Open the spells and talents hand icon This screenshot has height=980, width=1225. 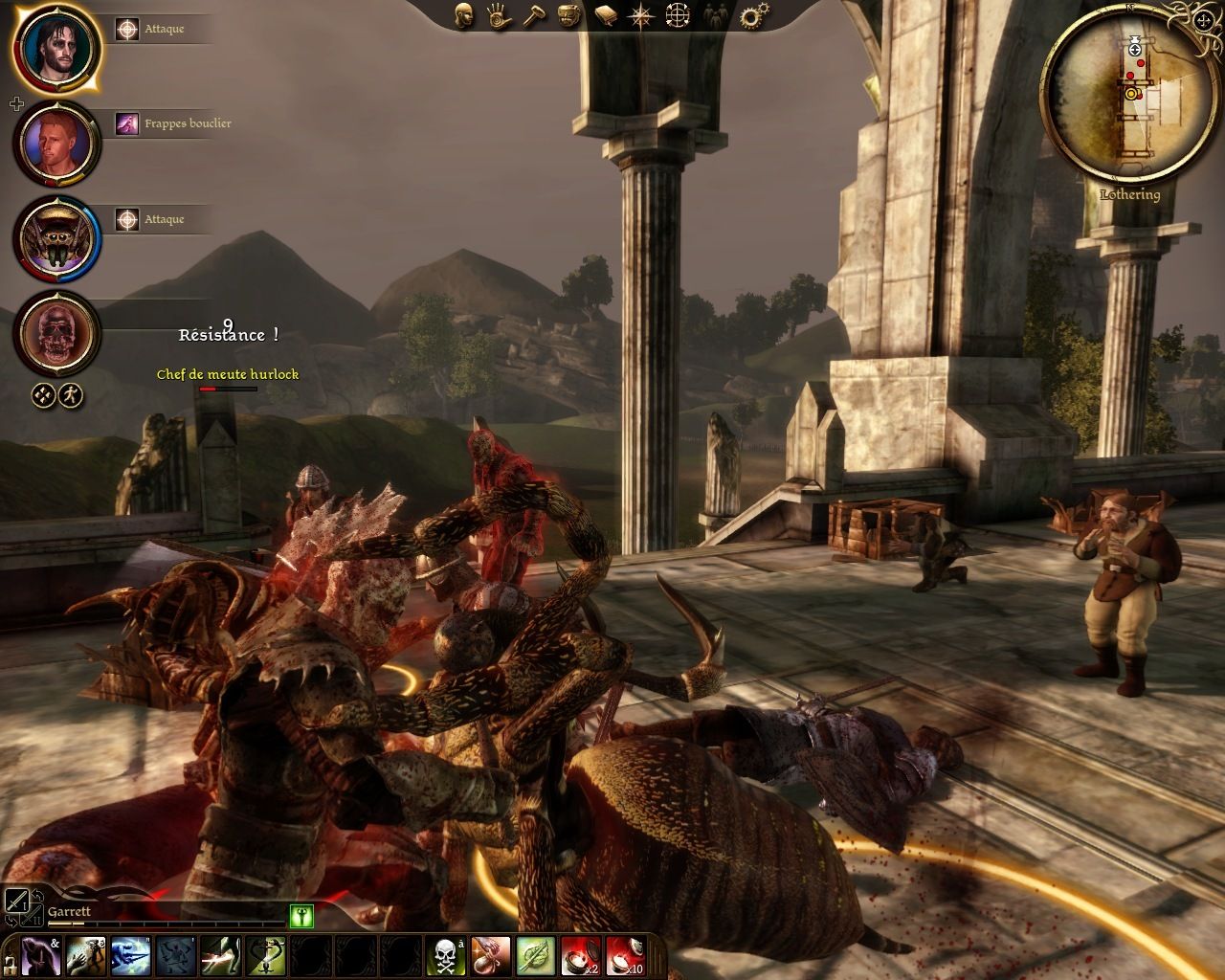pos(498,16)
